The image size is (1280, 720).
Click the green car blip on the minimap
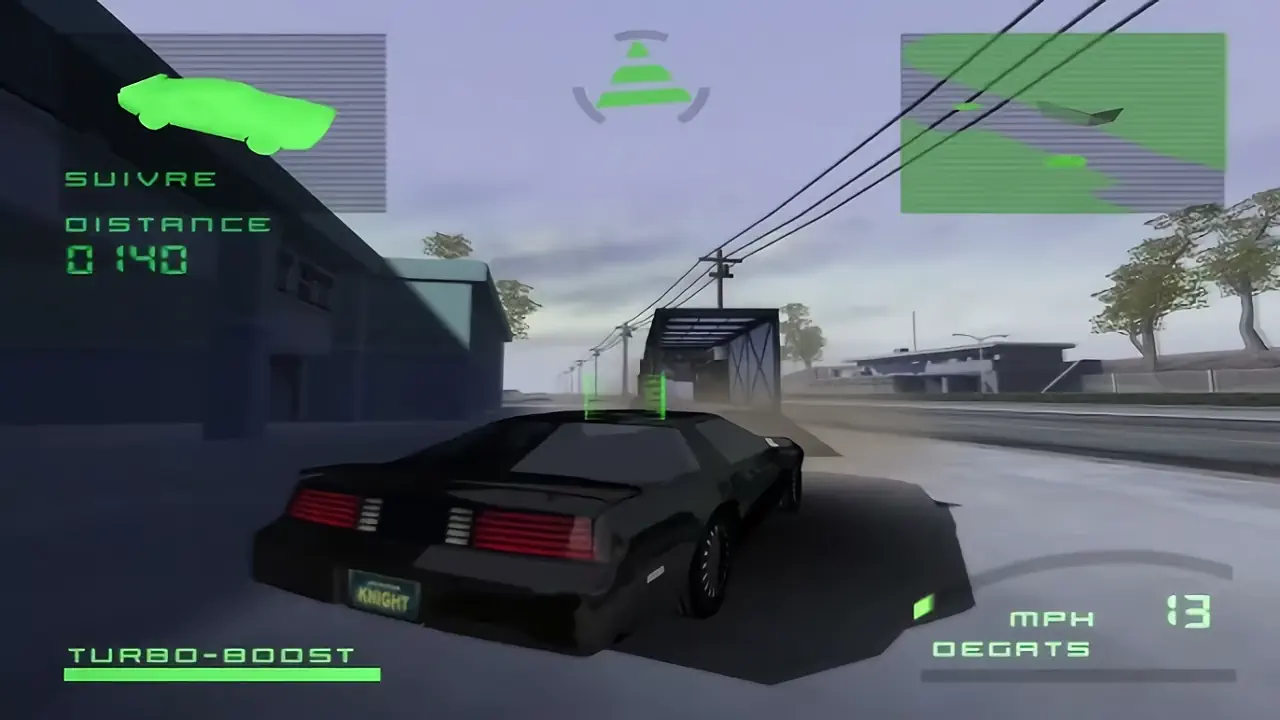pos(1067,163)
